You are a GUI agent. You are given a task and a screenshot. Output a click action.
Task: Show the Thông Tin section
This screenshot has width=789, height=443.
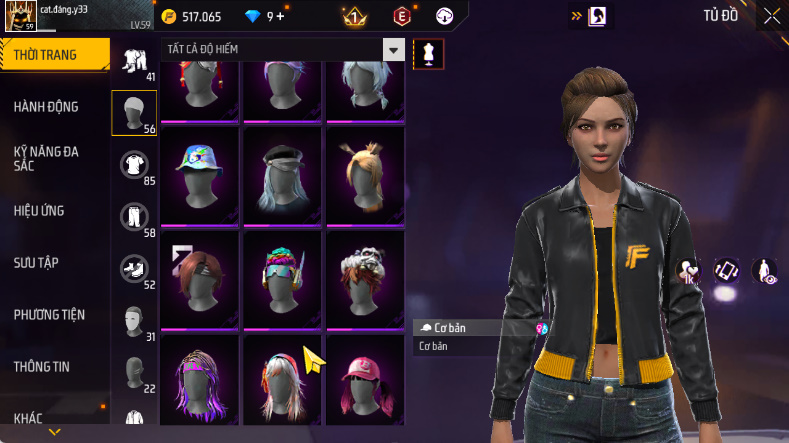(42, 366)
